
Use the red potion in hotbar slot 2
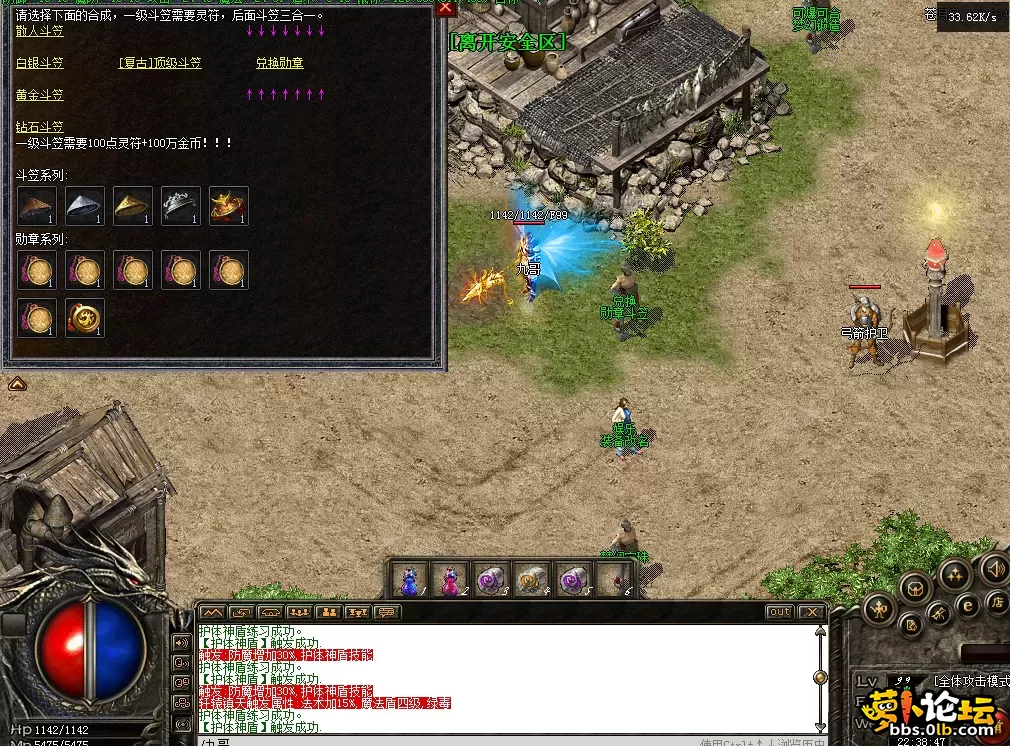[x=451, y=579]
